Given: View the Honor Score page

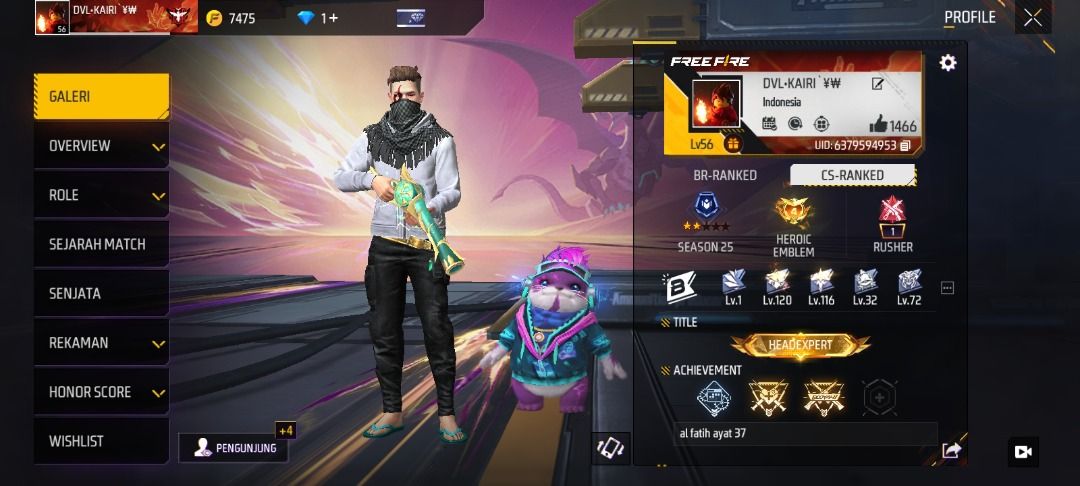Looking at the screenshot, I should [x=100, y=392].
